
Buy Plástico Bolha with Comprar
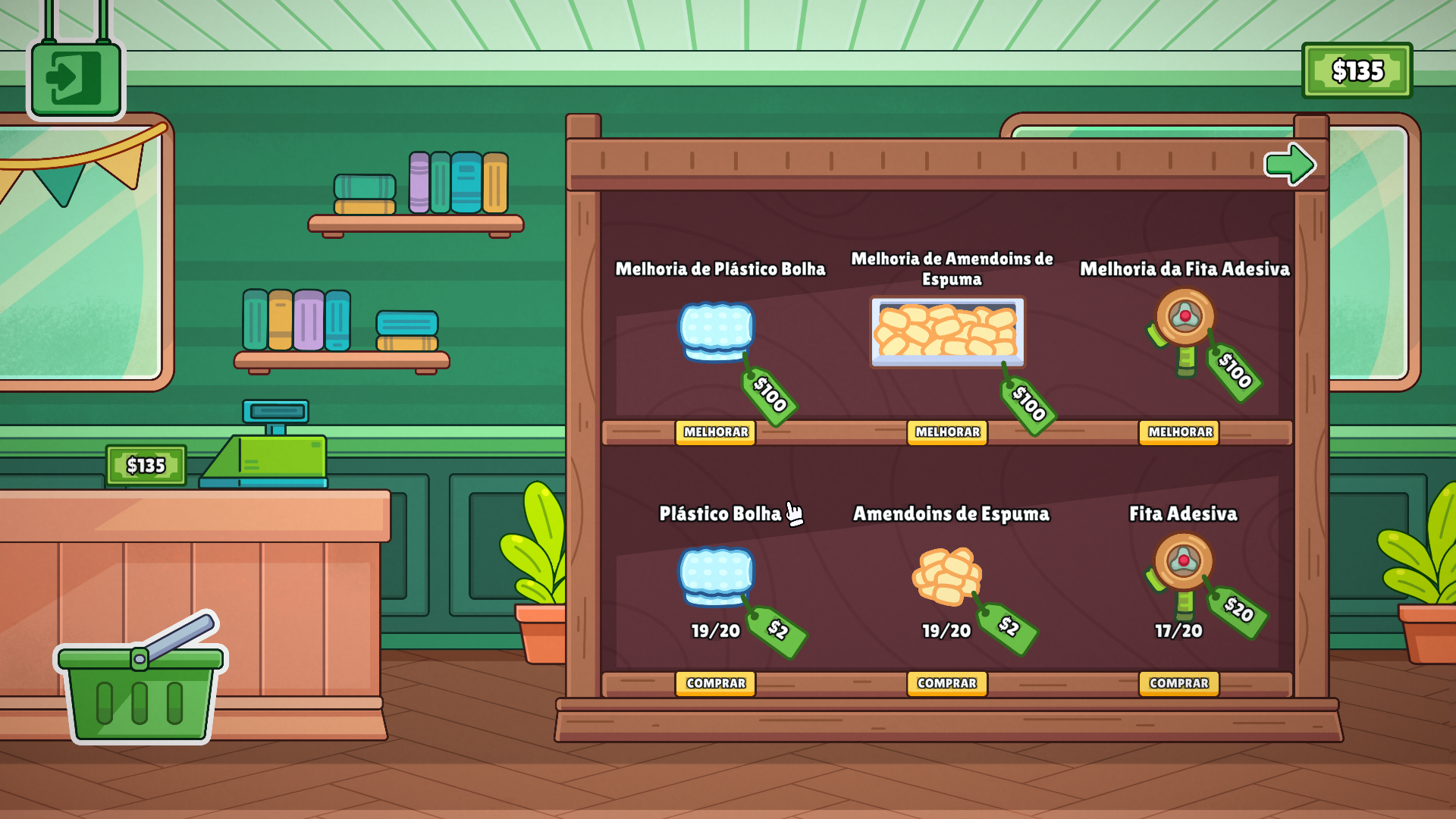715,683
